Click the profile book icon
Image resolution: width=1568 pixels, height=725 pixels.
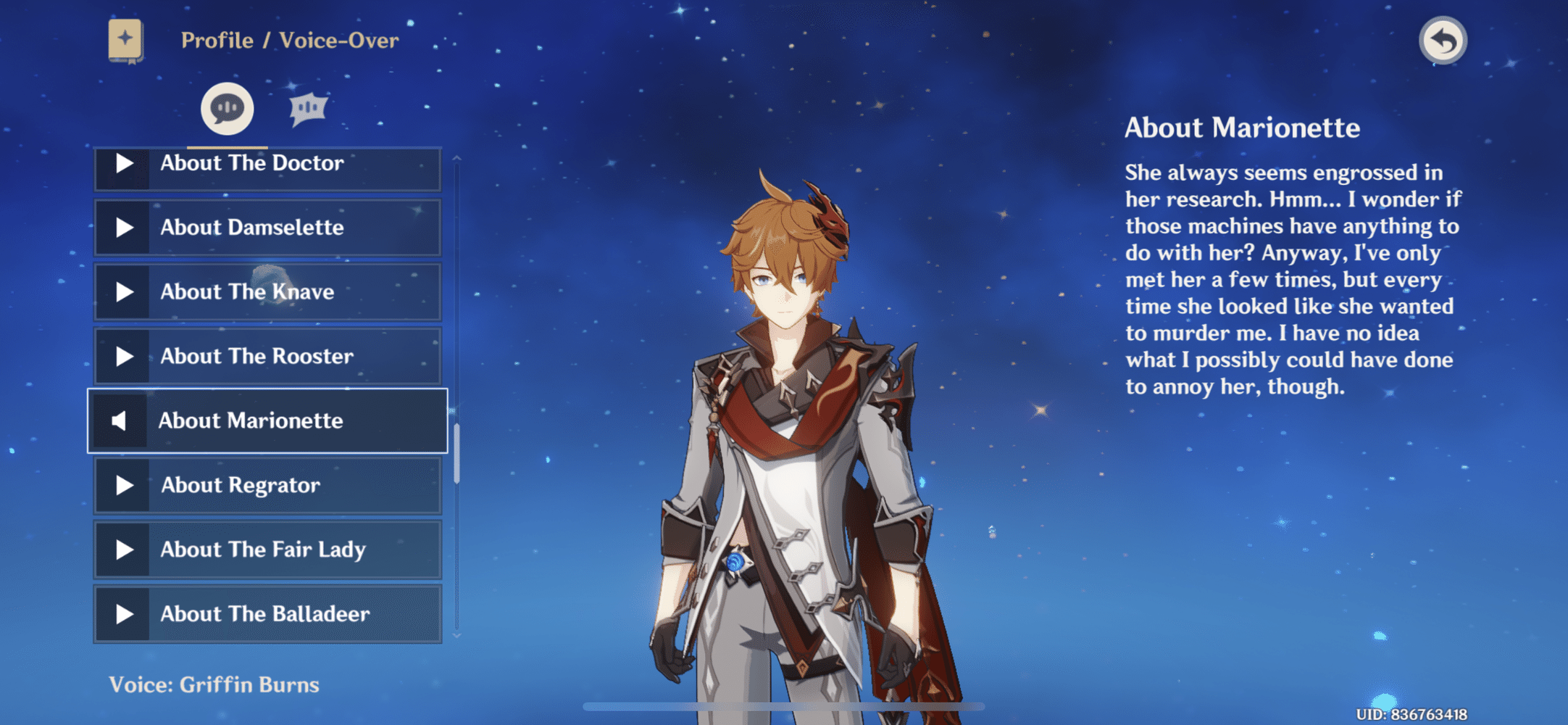coord(125,41)
